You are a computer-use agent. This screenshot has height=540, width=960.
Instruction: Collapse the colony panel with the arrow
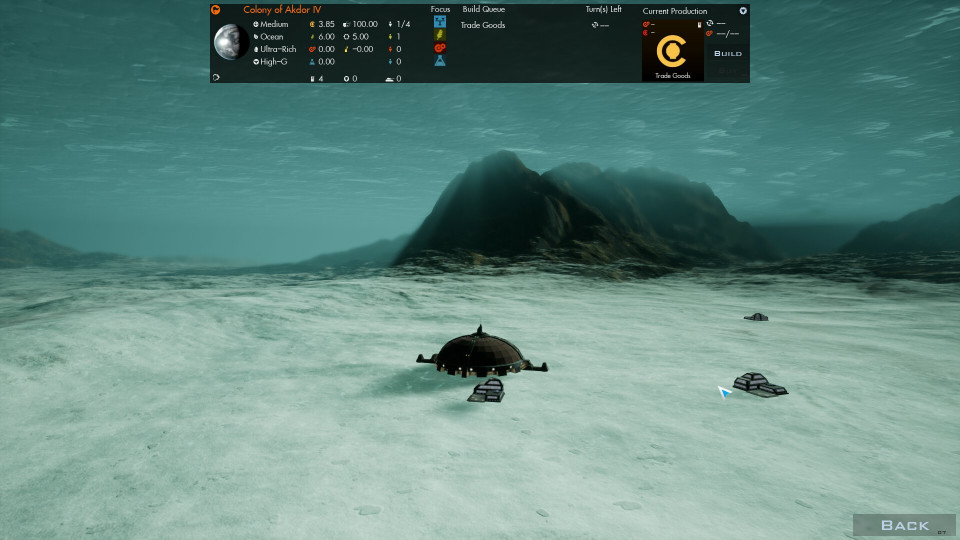[743, 11]
